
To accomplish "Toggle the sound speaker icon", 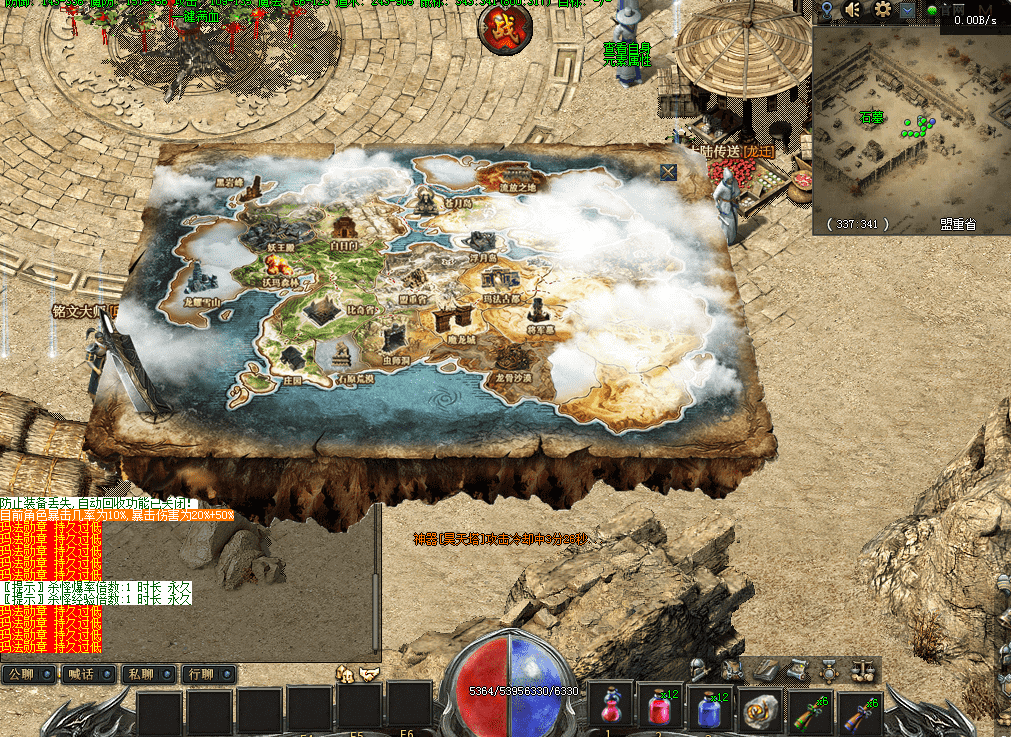I will tap(853, 10).
